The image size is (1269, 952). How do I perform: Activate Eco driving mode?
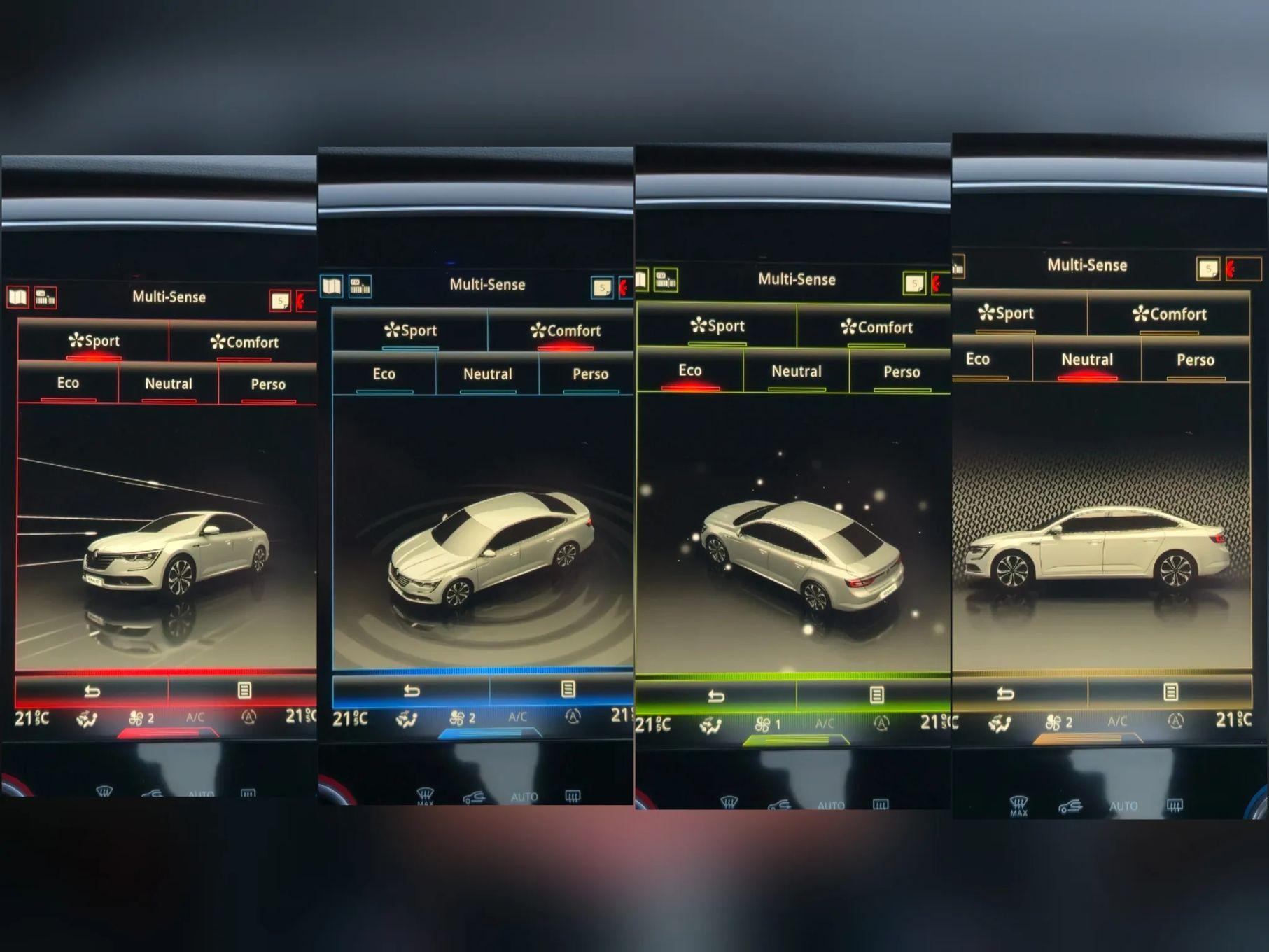tap(67, 384)
